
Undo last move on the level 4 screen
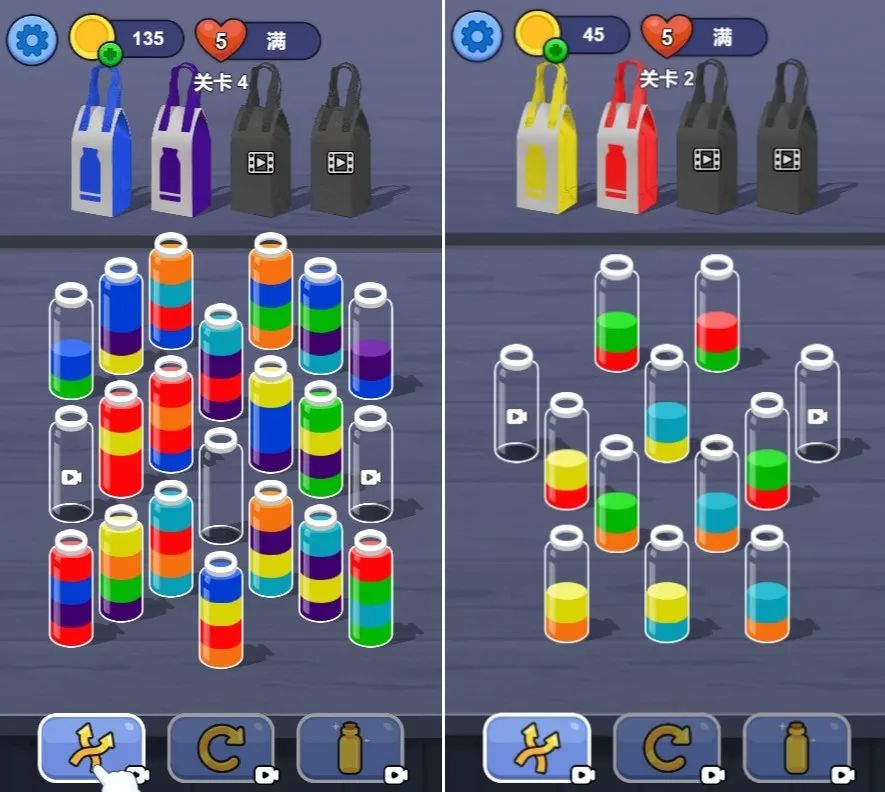click(x=220, y=748)
